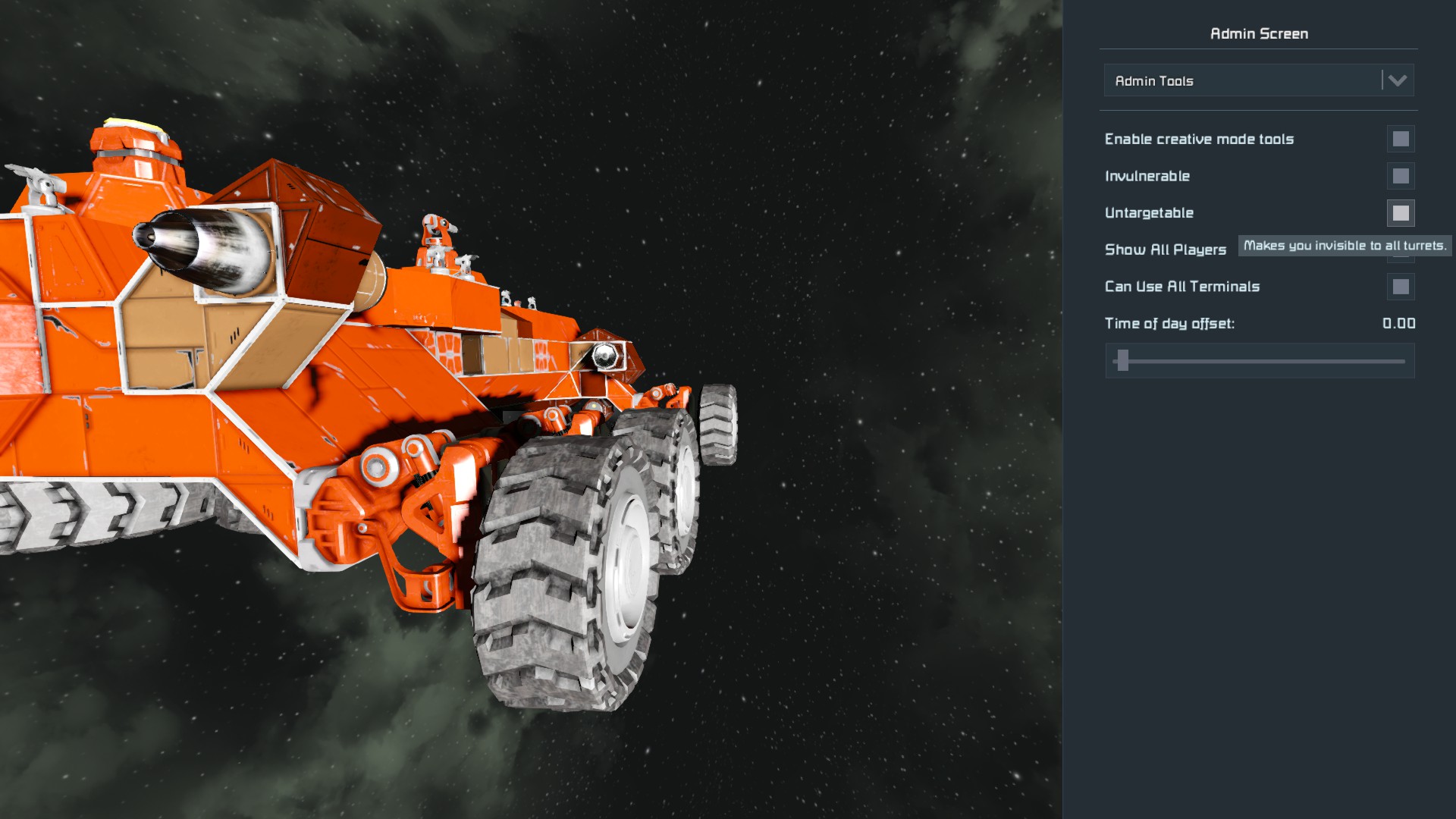Toggle the Untargetable checkbox

(x=1400, y=213)
